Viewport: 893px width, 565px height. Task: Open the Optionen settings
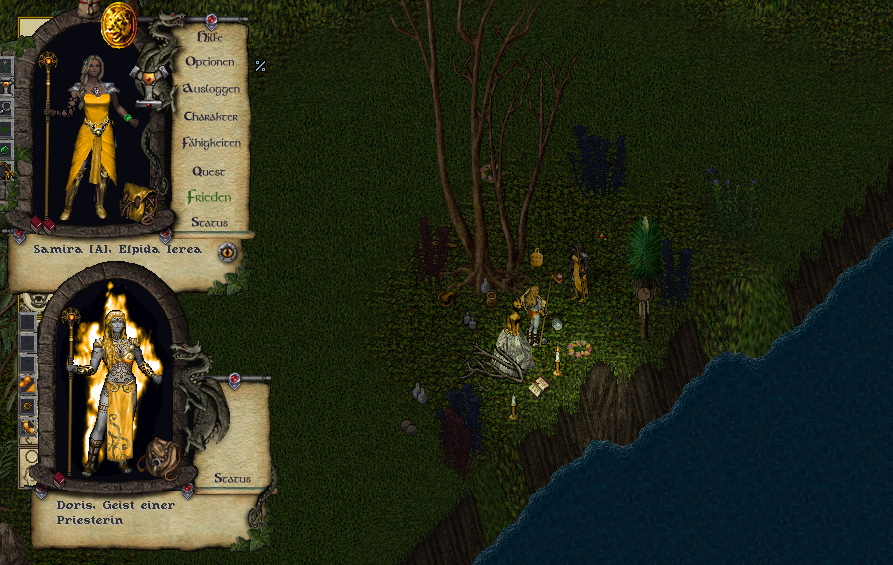(210, 62)
